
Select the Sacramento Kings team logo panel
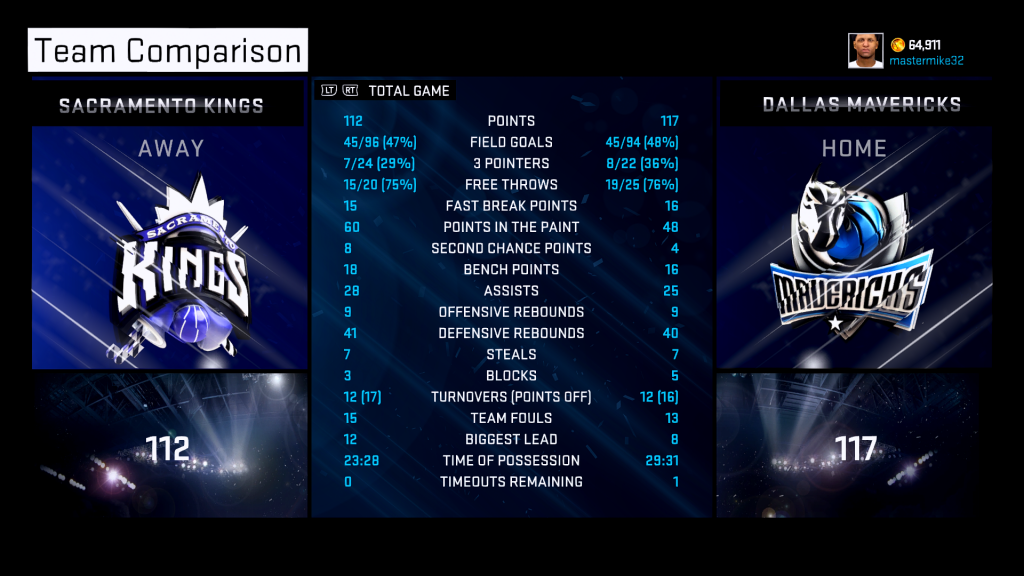(x=169, y=249)
